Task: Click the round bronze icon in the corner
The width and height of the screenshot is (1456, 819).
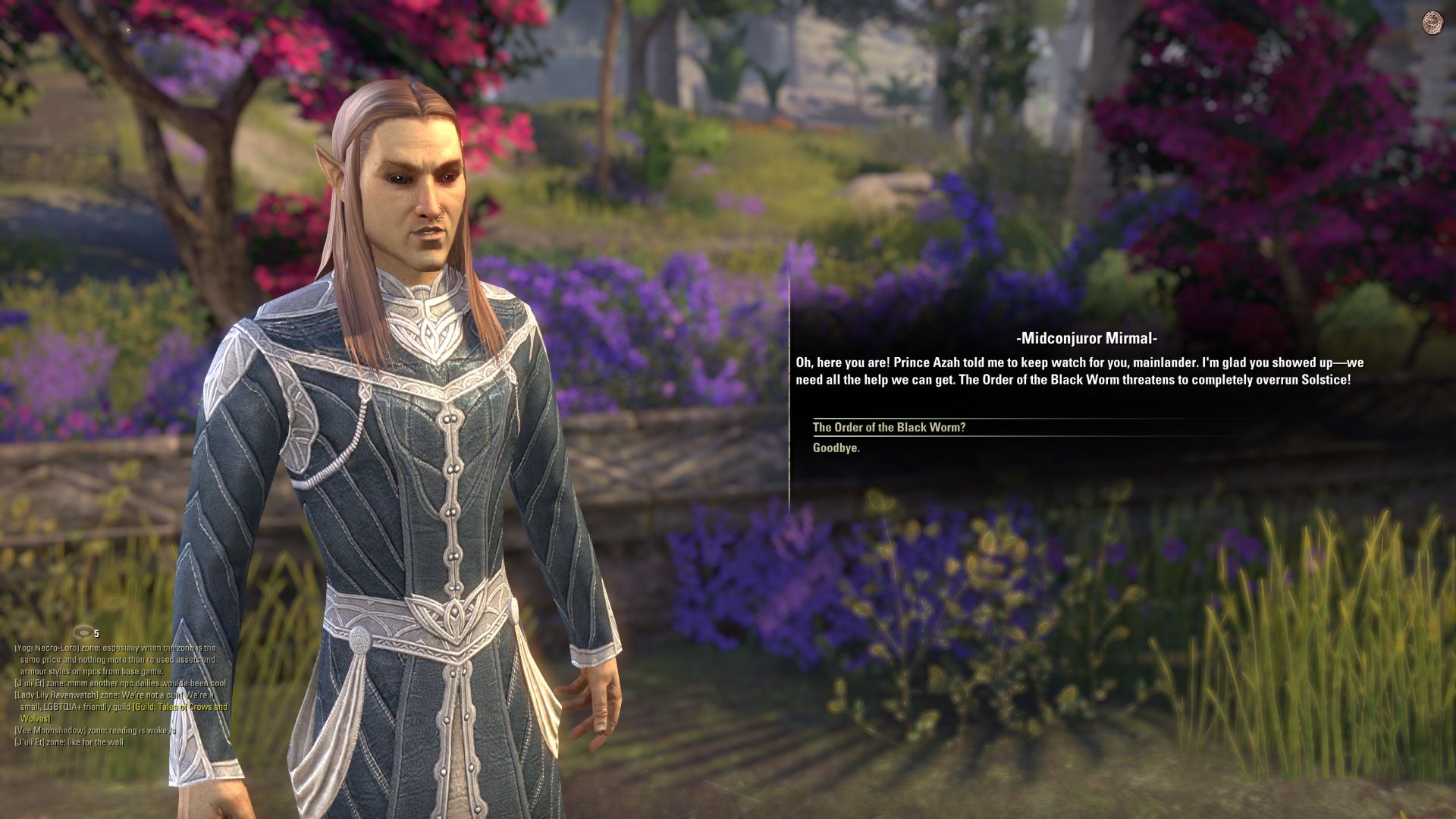Action: point(1432,22)
